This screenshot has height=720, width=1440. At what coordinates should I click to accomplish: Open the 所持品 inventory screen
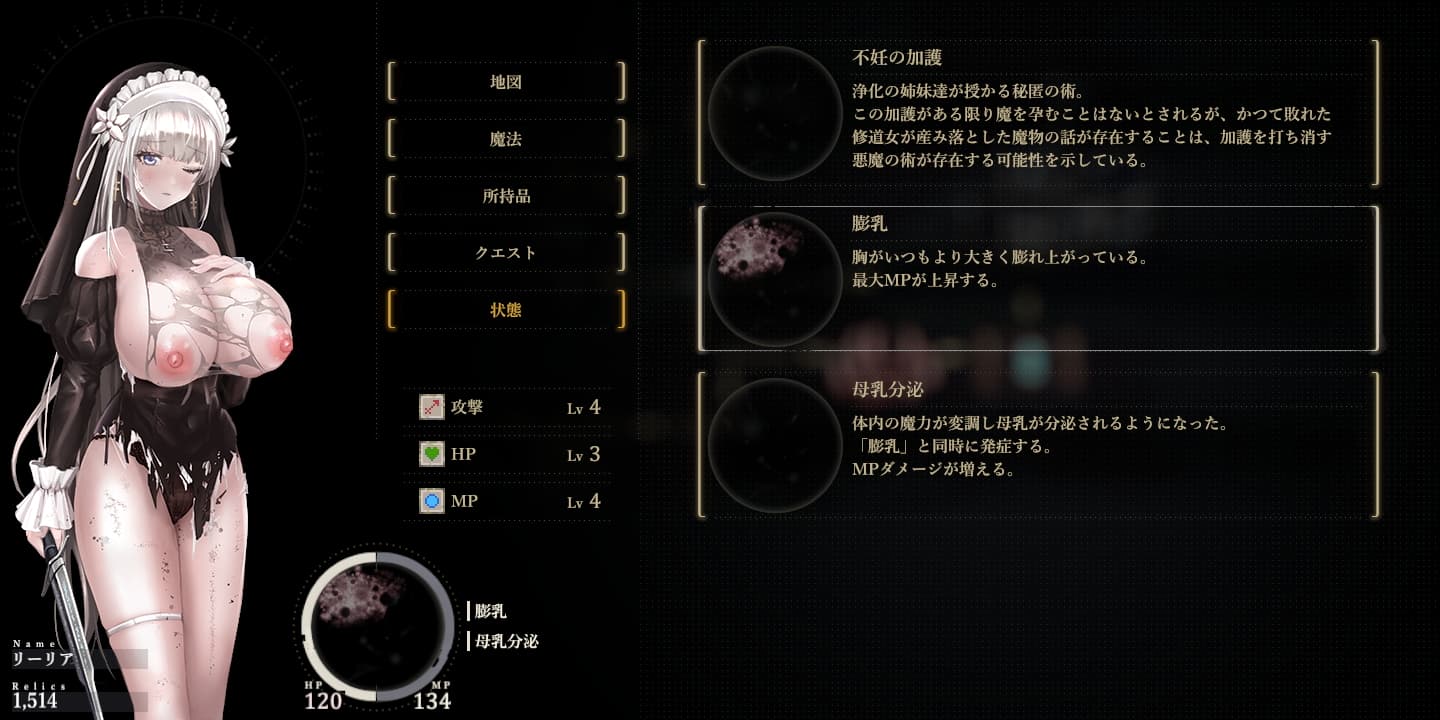tap(506, 196)
